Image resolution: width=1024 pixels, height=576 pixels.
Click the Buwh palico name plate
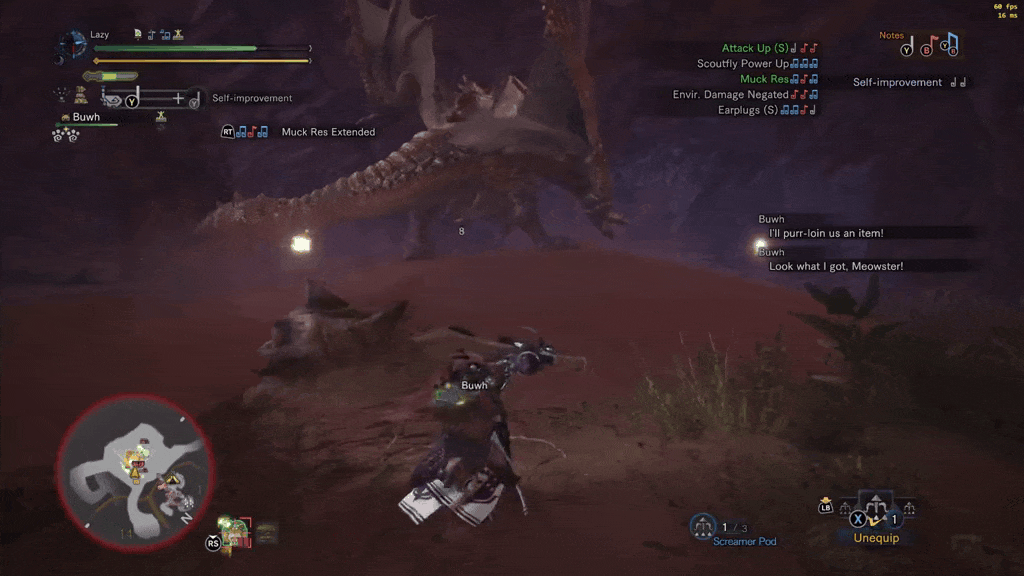(x=86, y=117)
